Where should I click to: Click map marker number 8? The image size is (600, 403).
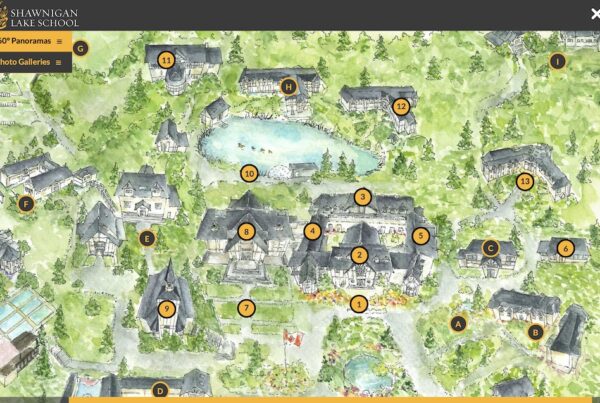tap(247, 231)
